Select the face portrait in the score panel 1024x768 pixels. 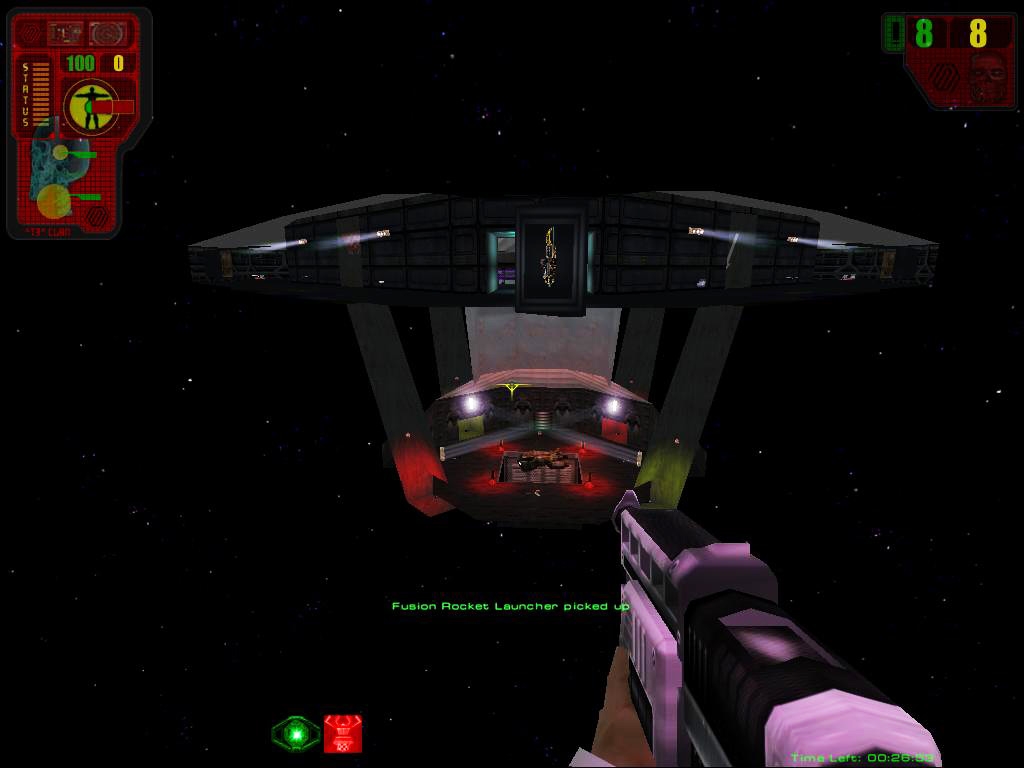pos(987,76)
